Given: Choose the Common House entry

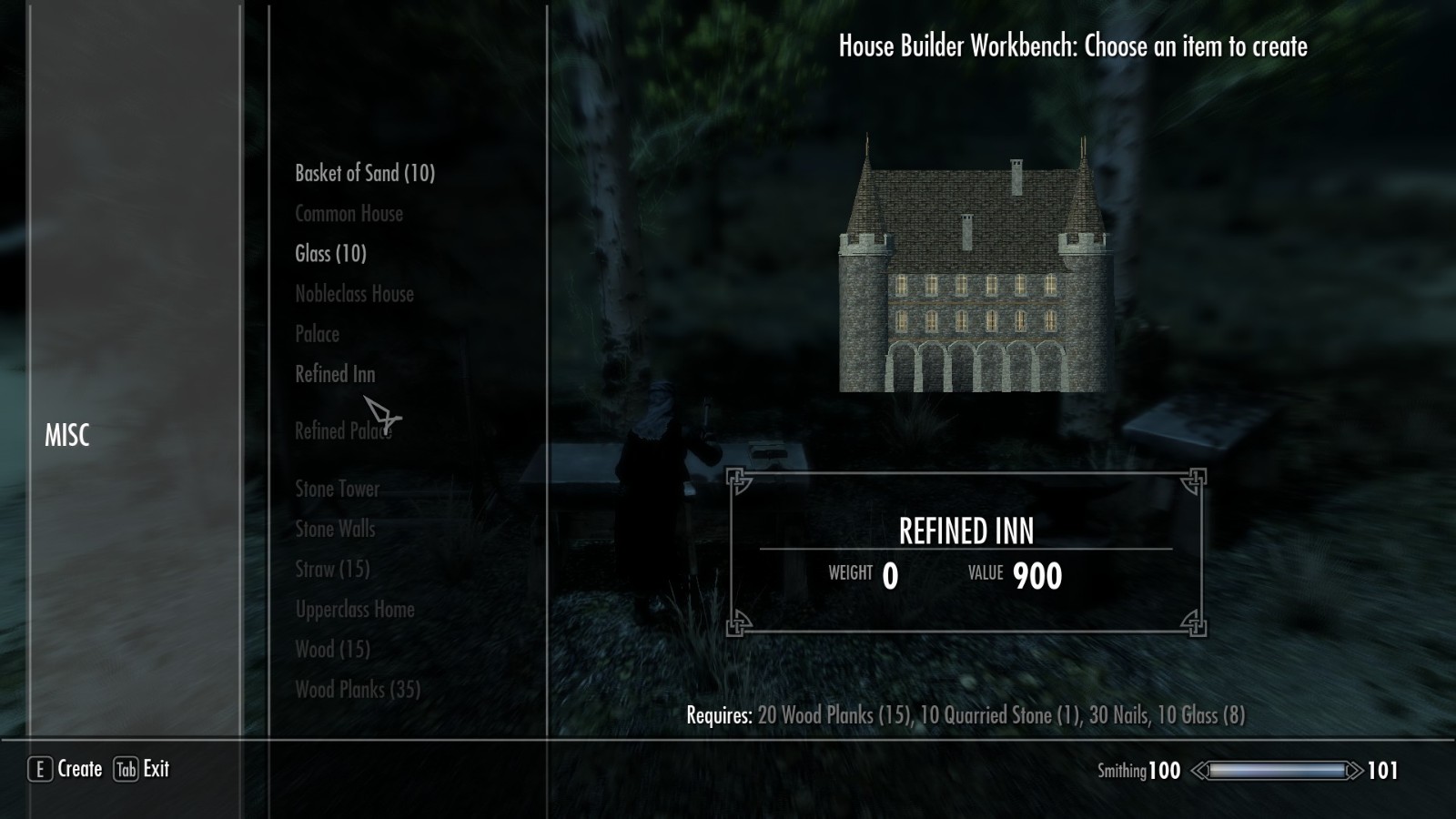Looking at the screenshot, I should coord(349,214).
